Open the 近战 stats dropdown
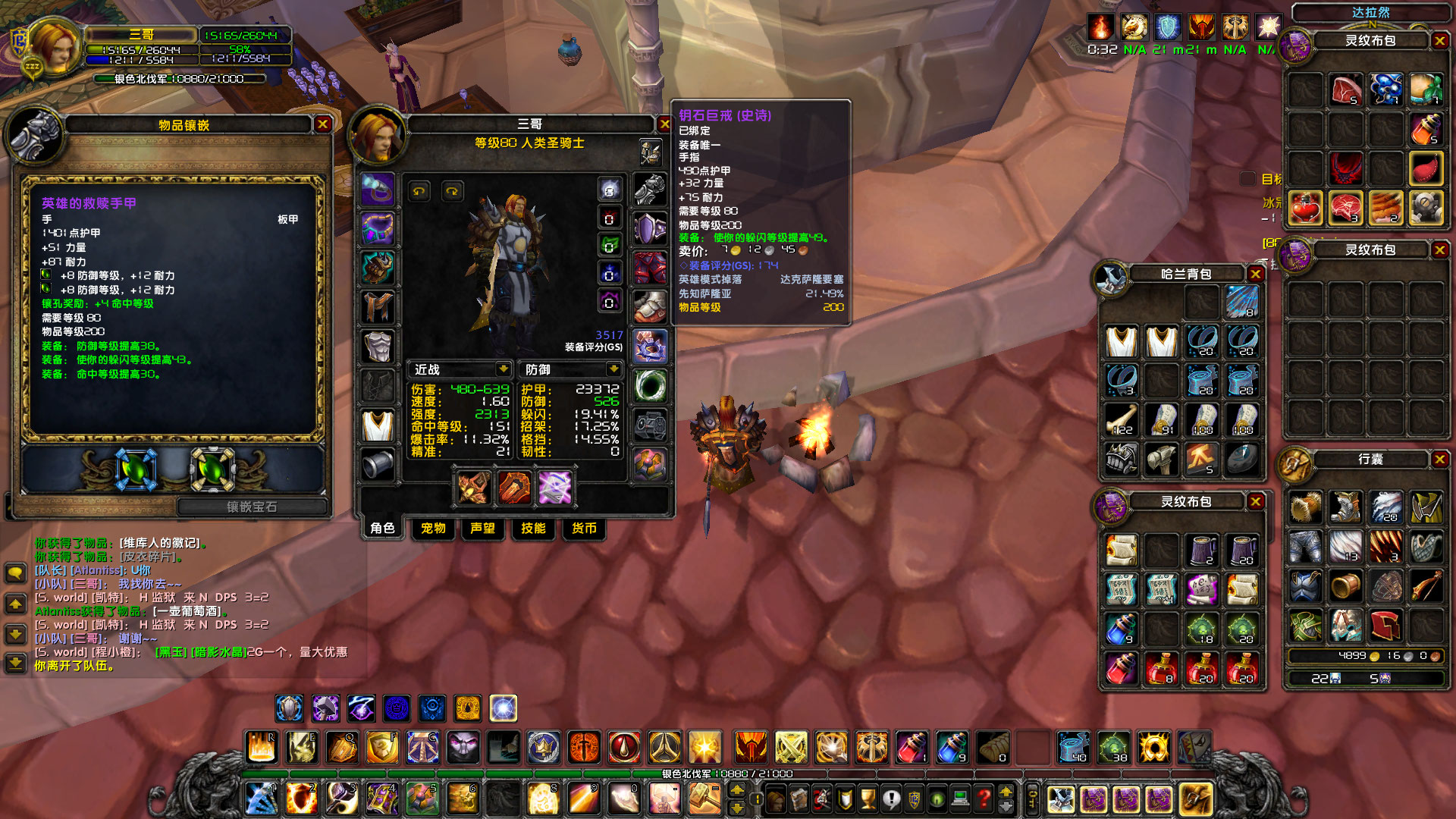 pos(504,369)
